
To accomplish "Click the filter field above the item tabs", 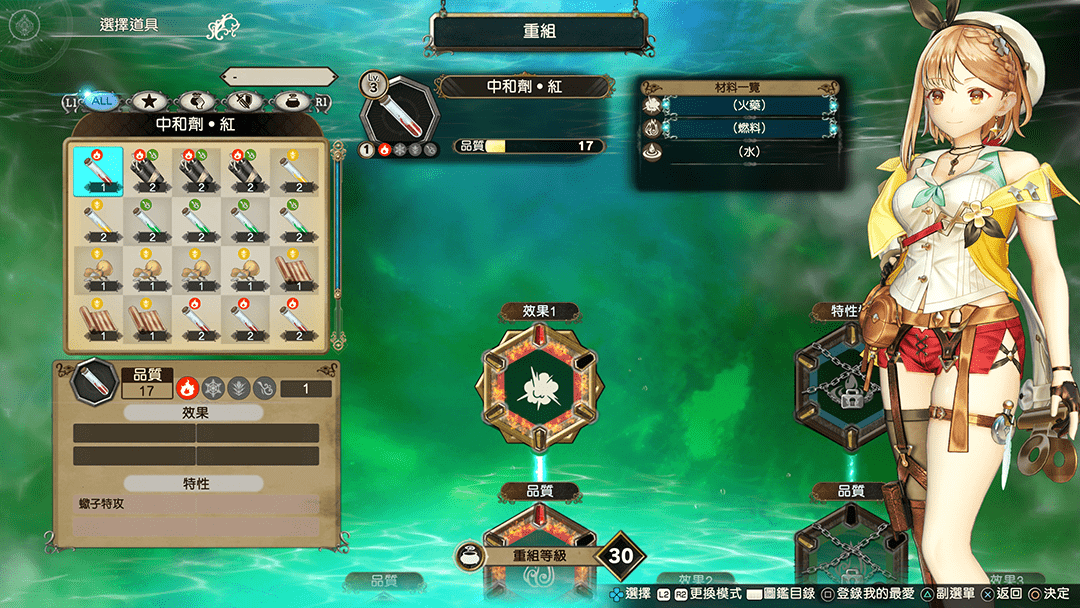I will (280, 76).
